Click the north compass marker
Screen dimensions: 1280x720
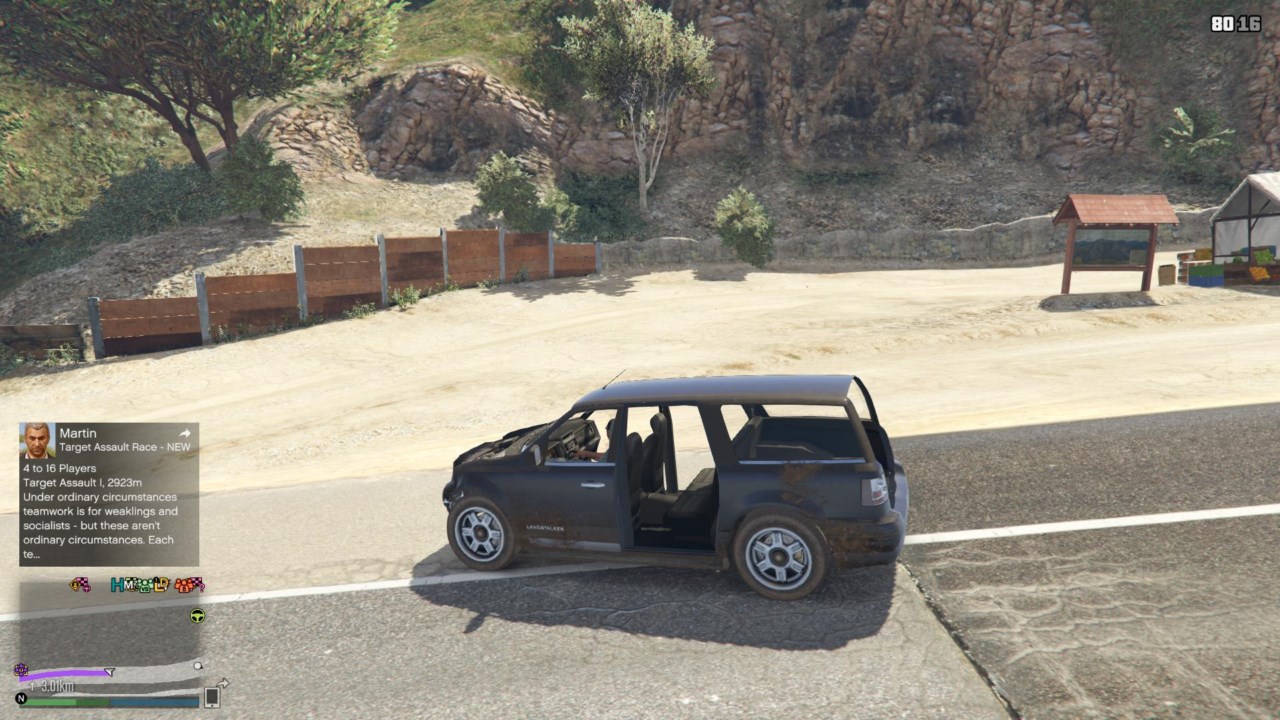(21, 698)
